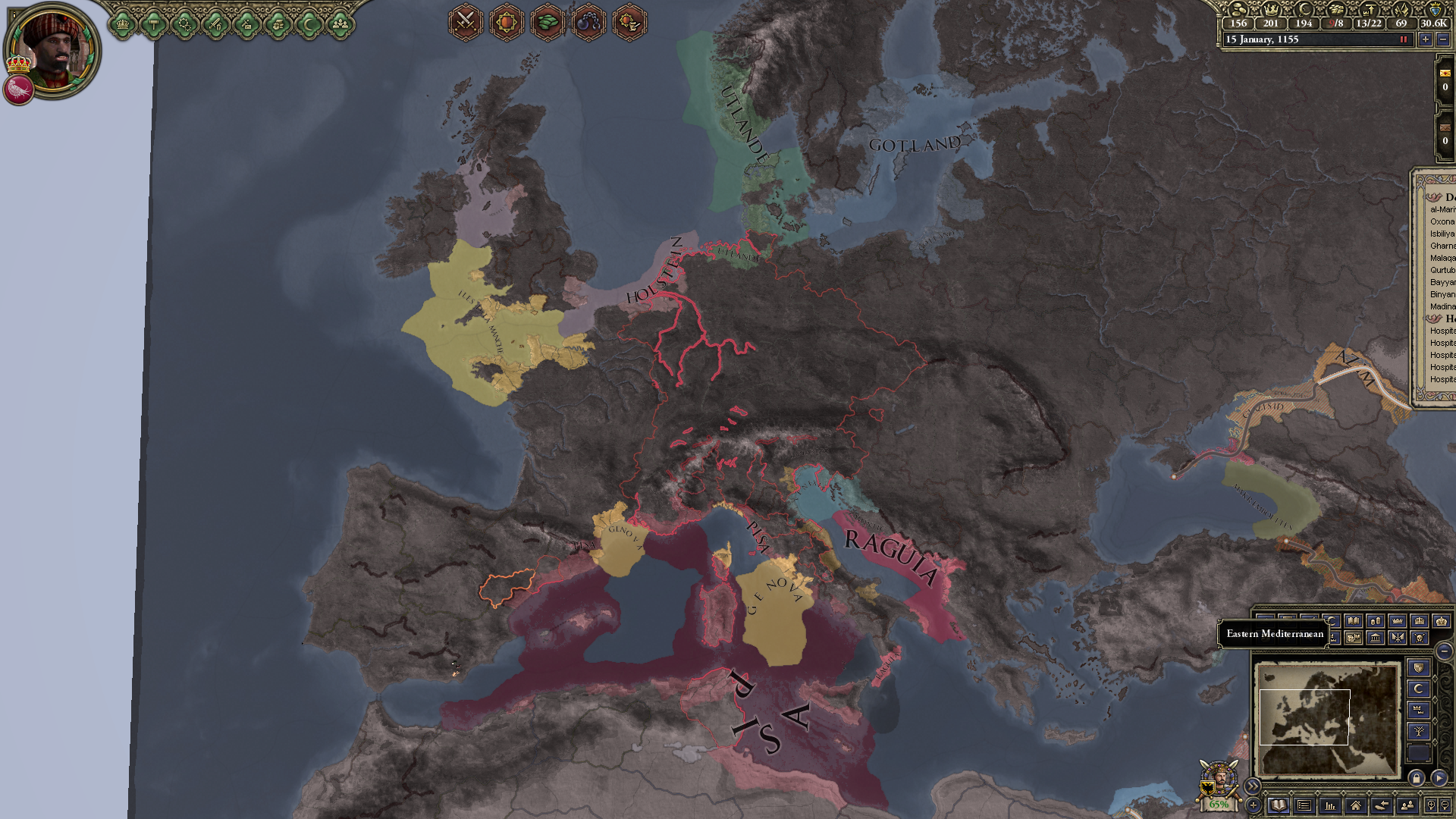This screenshot has height=819, width=1456.
Task: Open the Intrigue screen with the gears icon
Action: (x=186, y=25)
